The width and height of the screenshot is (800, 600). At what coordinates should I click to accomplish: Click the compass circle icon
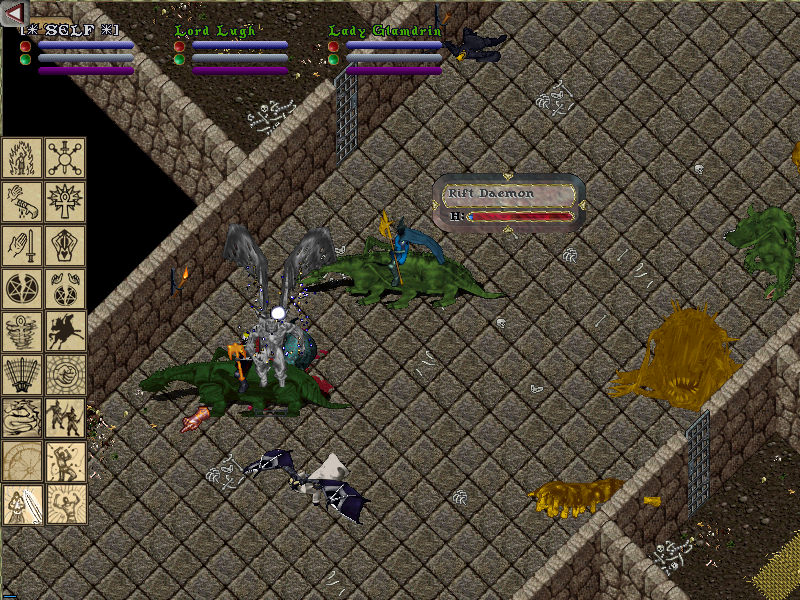click(23, 461)
